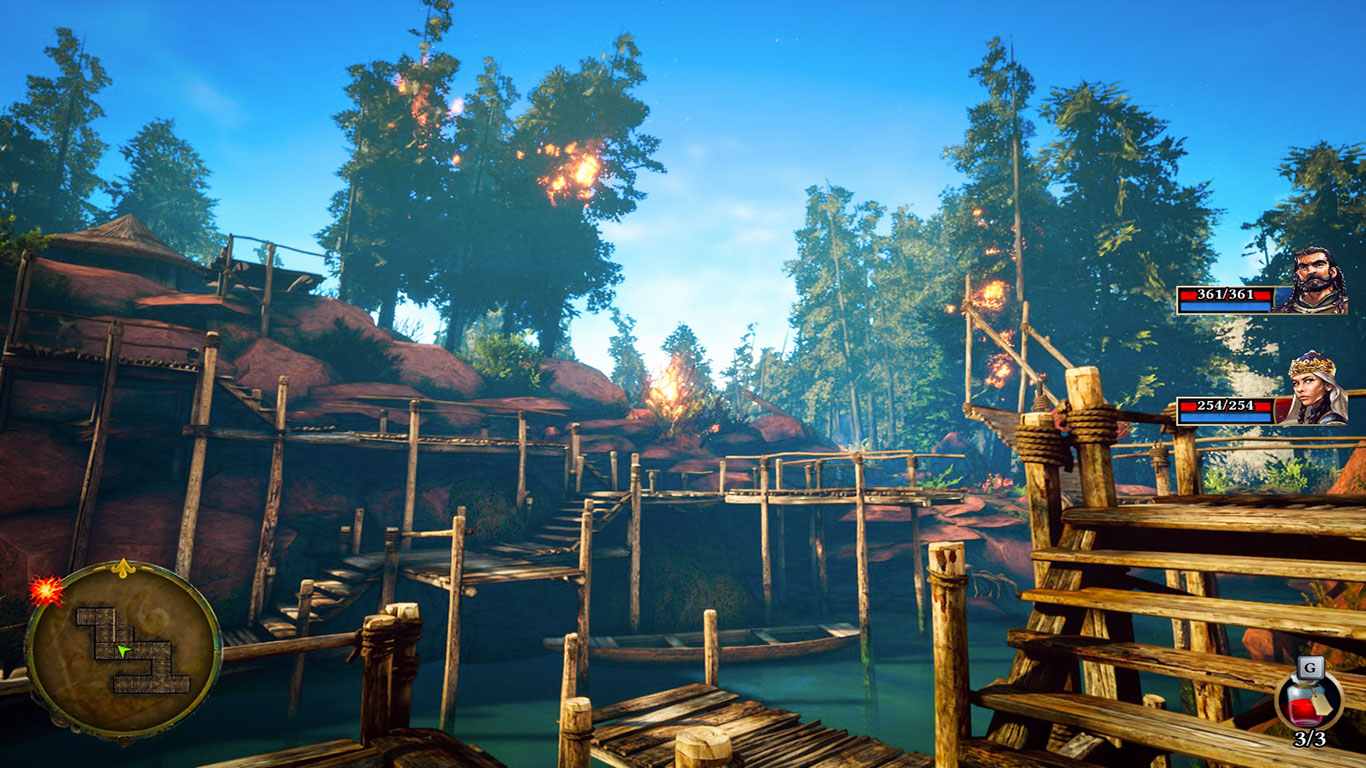This screenshot has height=768, width=1366.
Task: Open the circular dungeon minimap
Action: [x=122, y=651]
